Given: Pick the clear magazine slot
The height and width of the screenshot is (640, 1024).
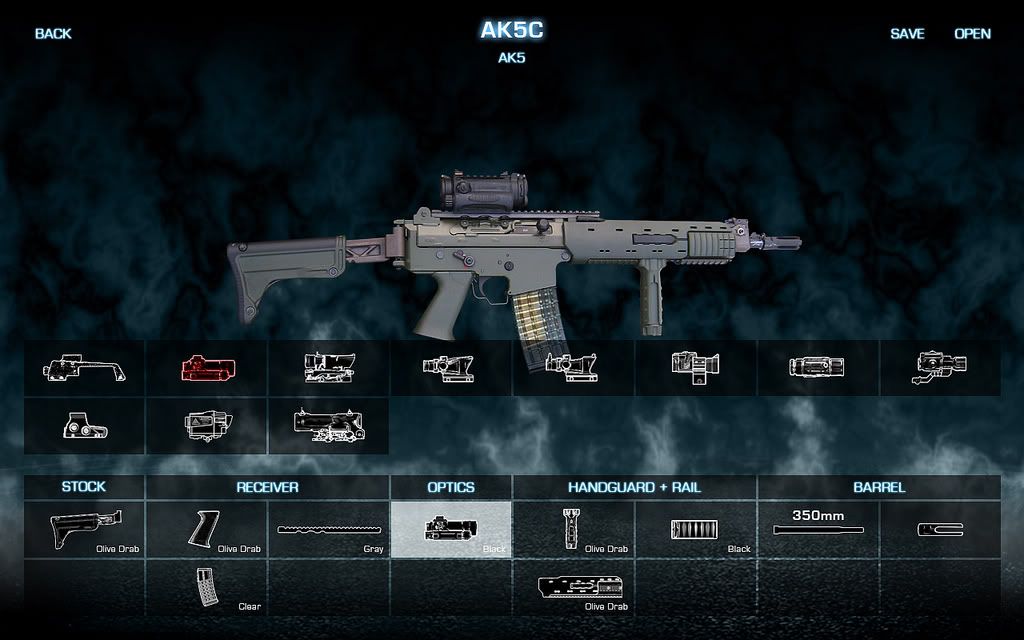Looking at the screenshot, I should (x=207, y=587).
